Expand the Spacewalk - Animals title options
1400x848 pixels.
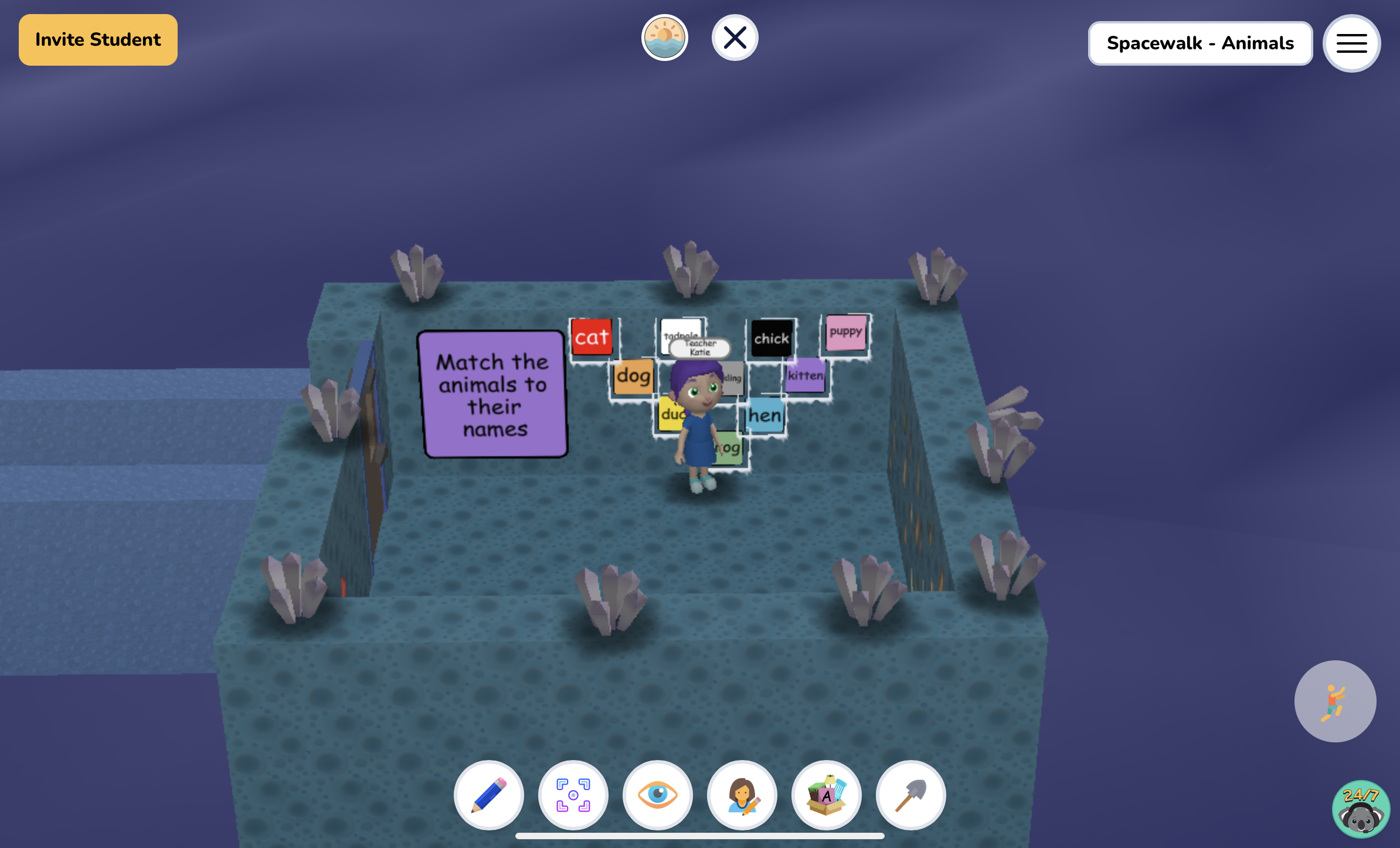(1200, 43)
